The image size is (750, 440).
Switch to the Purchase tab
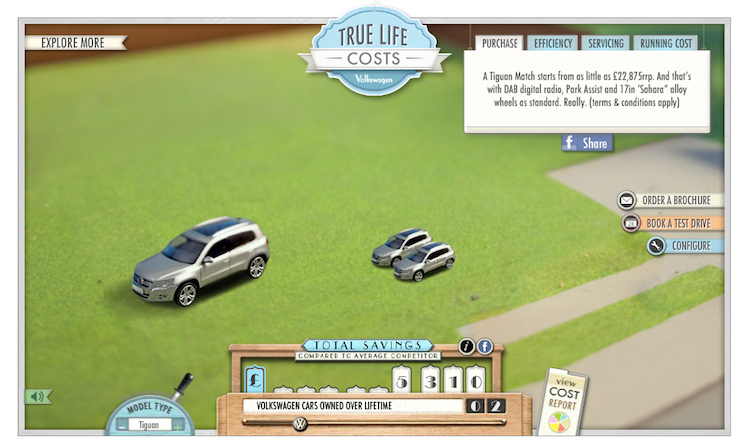[499, 43]
